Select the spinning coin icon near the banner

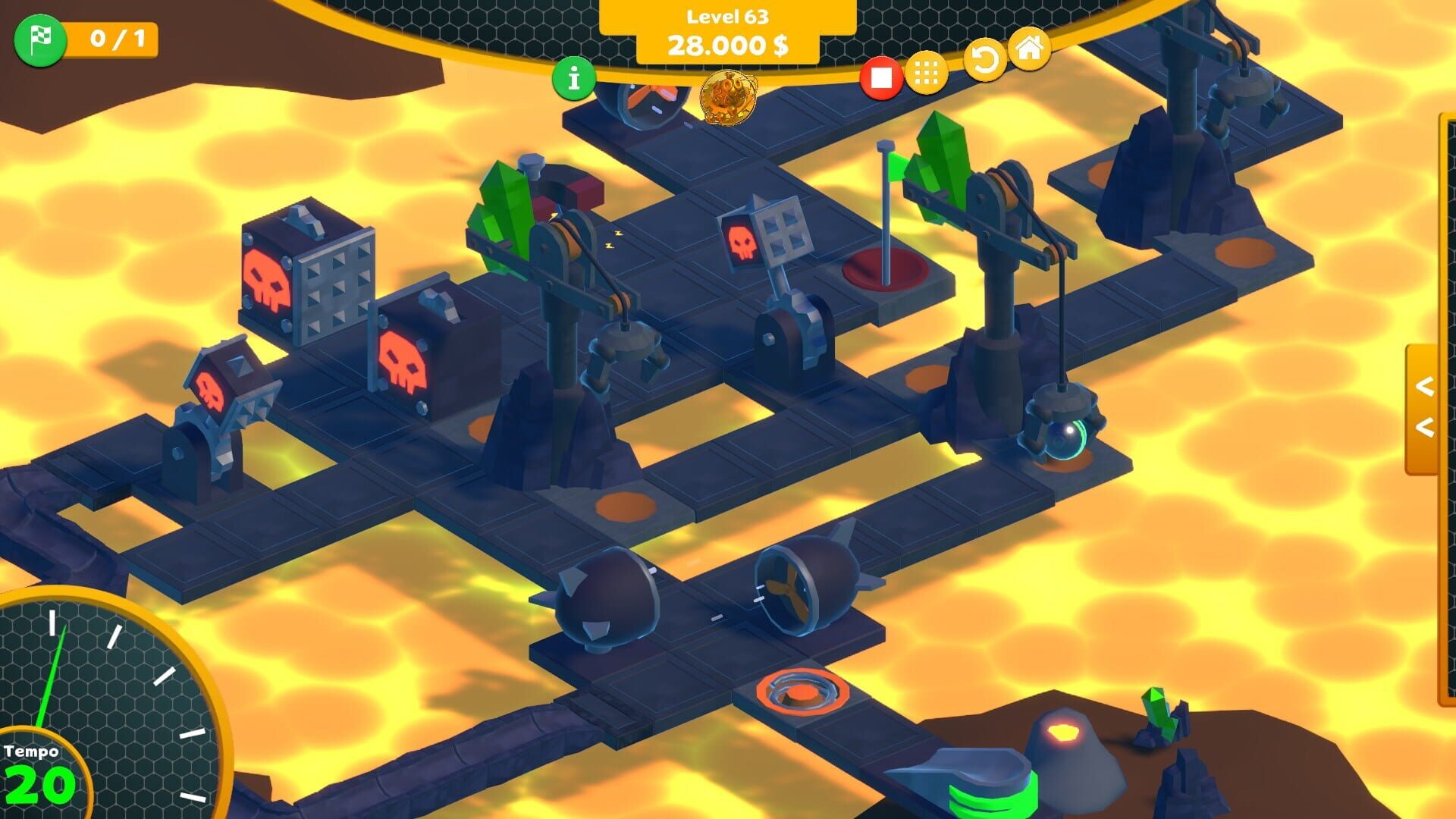(728, 97)
